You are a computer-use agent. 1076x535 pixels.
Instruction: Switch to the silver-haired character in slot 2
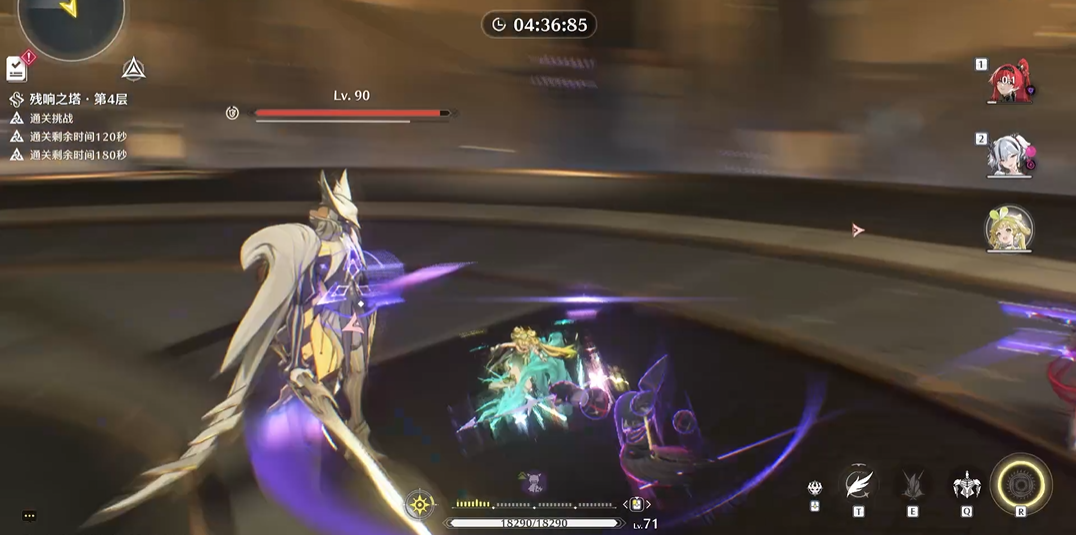[1009, 155]
